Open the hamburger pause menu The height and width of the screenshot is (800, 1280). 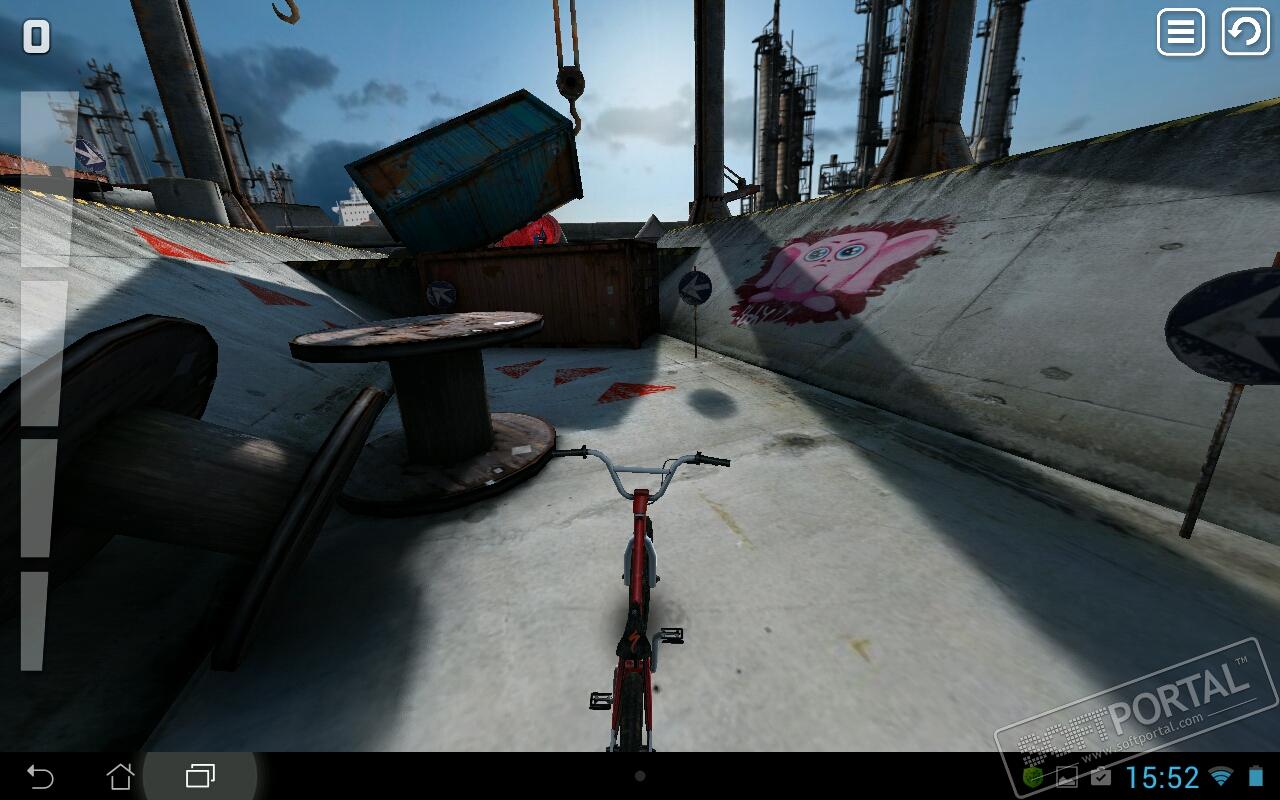pos(1180,32)
